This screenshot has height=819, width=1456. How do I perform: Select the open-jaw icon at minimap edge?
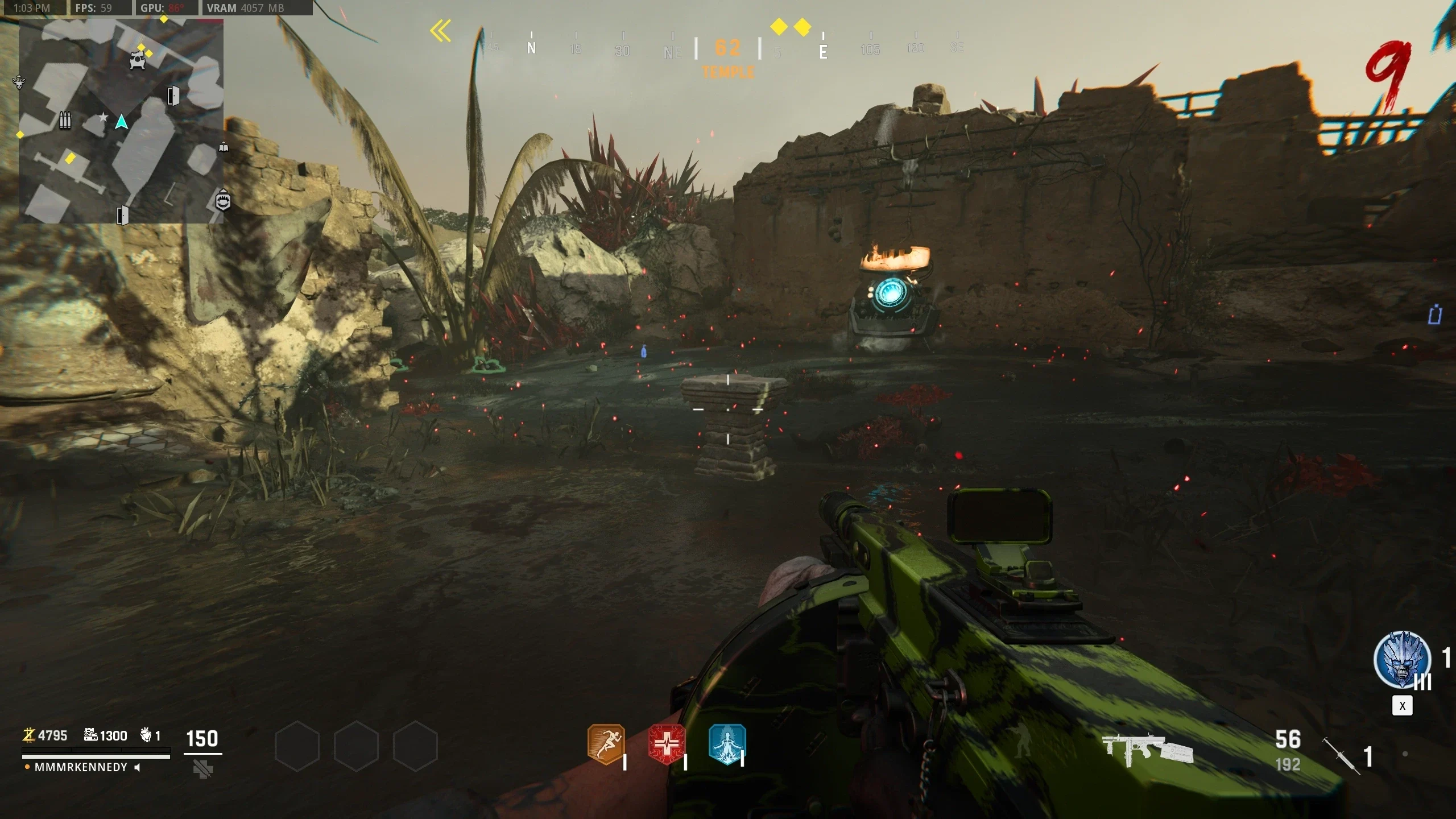coord(223,201)
